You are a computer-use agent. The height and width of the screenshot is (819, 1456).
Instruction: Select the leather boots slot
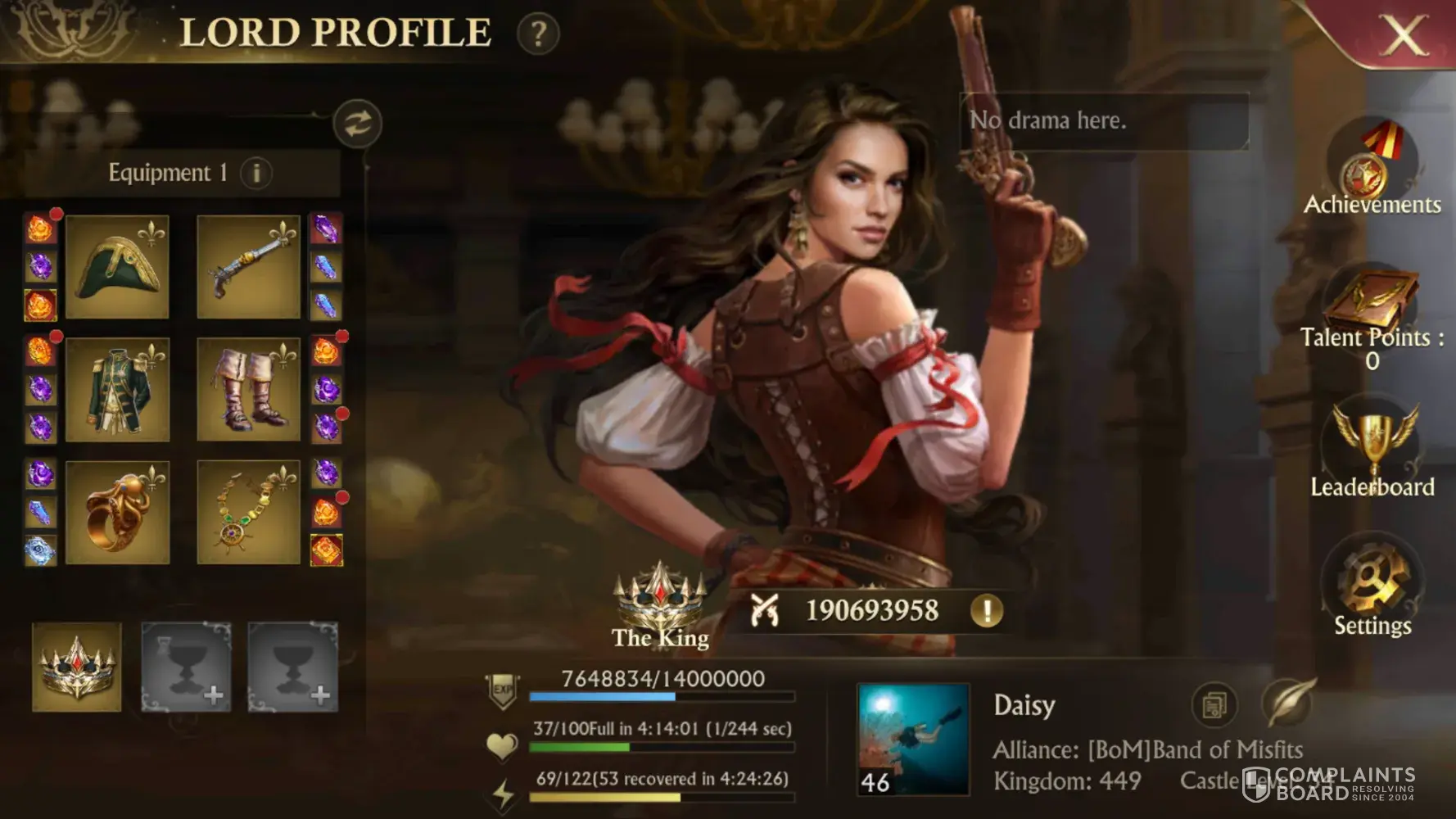249,390
